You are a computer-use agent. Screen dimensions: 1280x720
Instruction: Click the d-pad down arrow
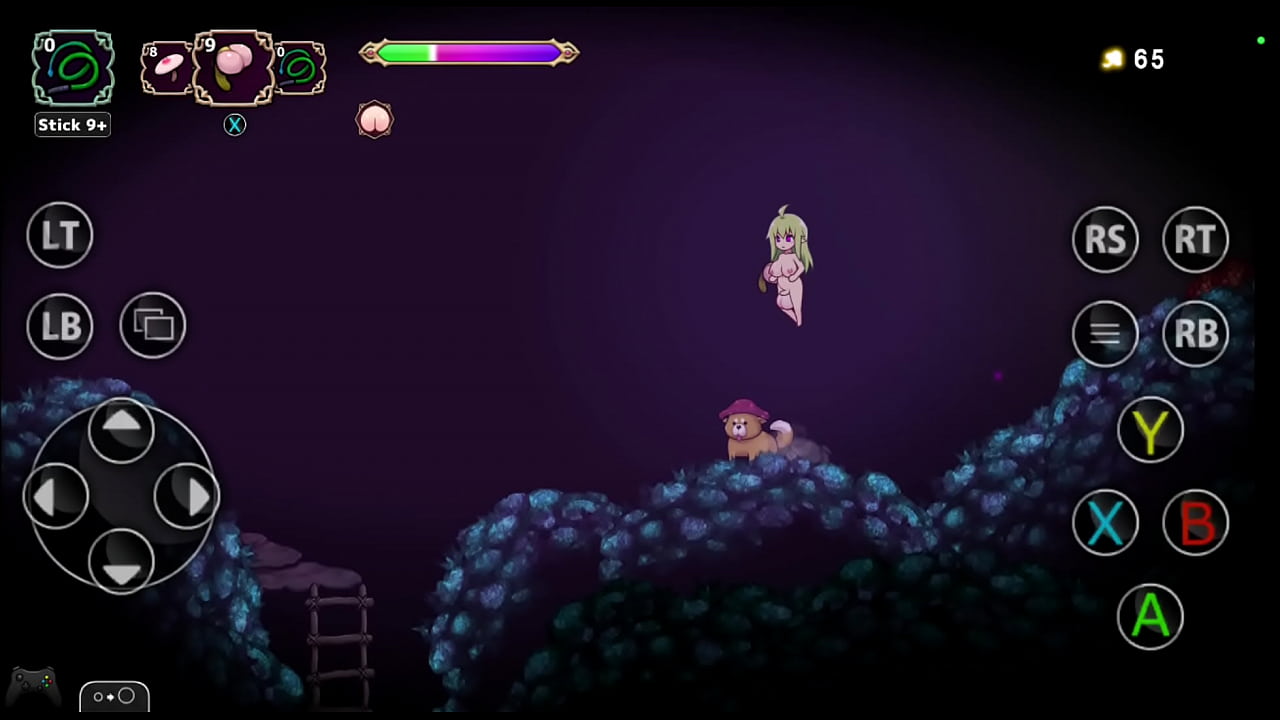(122, 562)
